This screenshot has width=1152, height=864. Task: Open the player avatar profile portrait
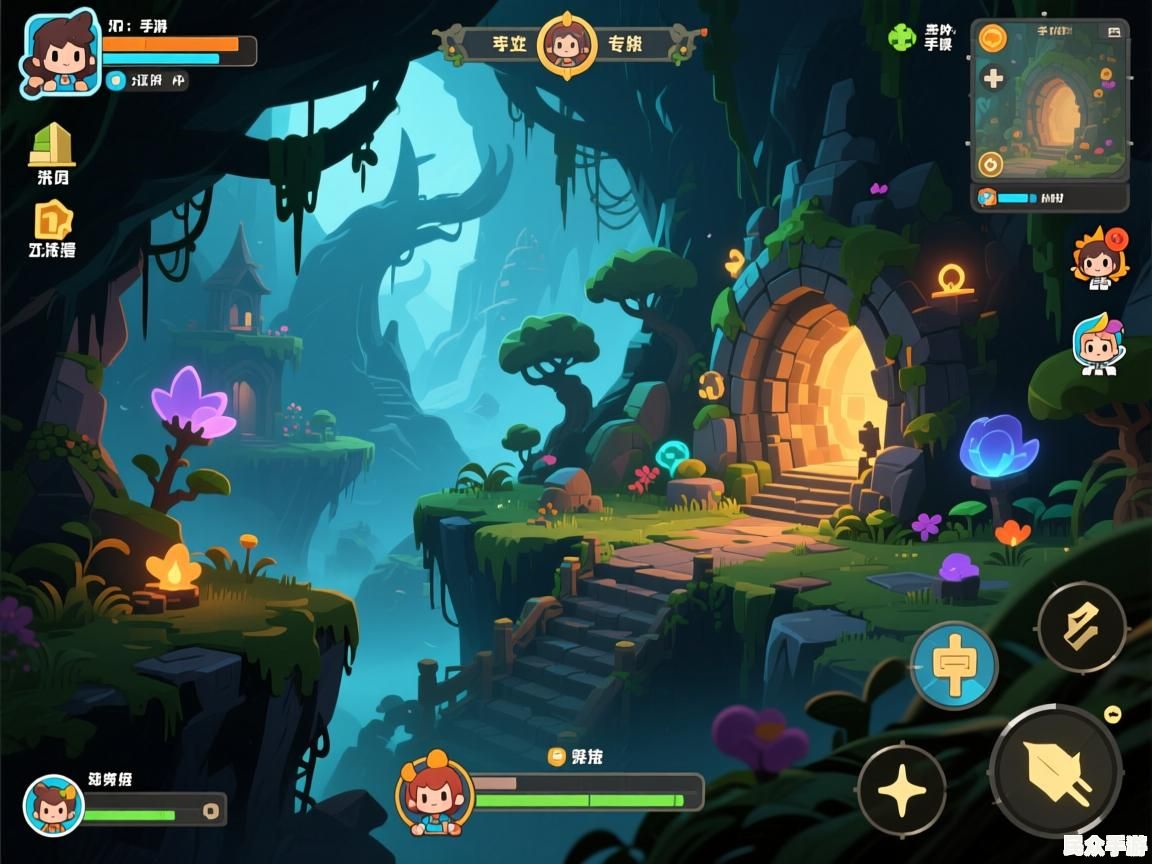(60, 53)
